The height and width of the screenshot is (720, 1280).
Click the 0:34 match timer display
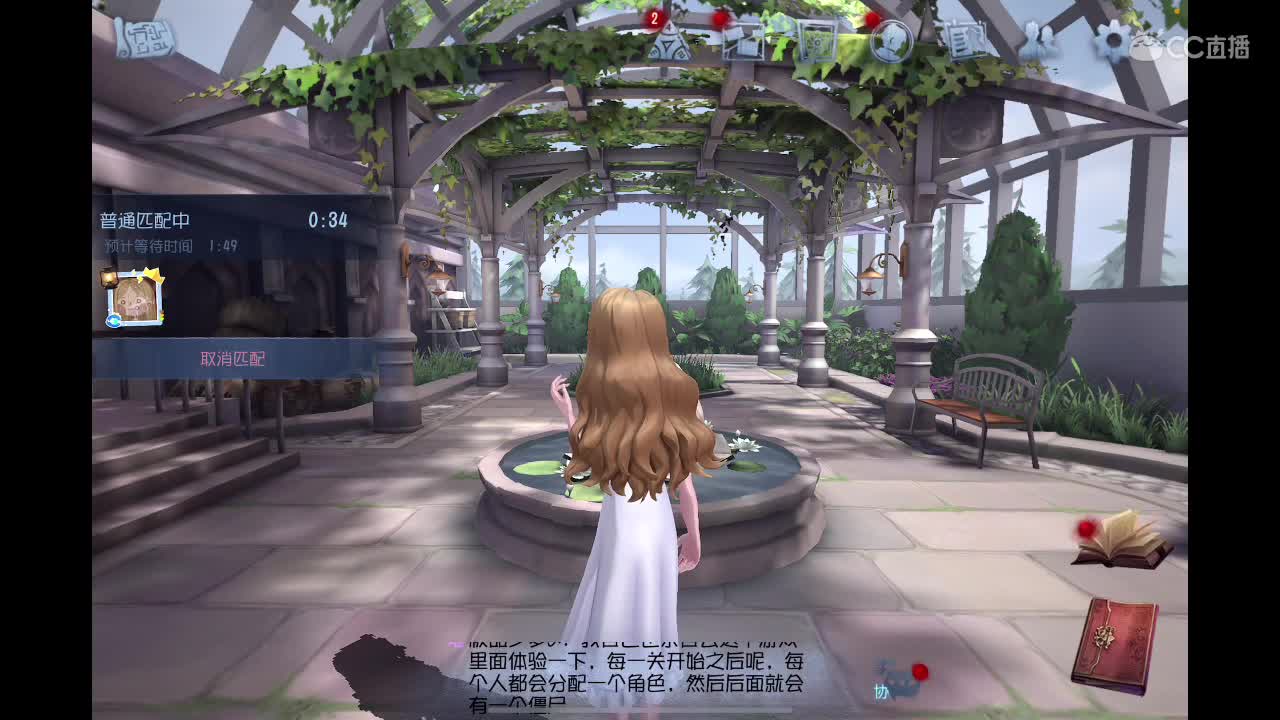coord(328,219)
